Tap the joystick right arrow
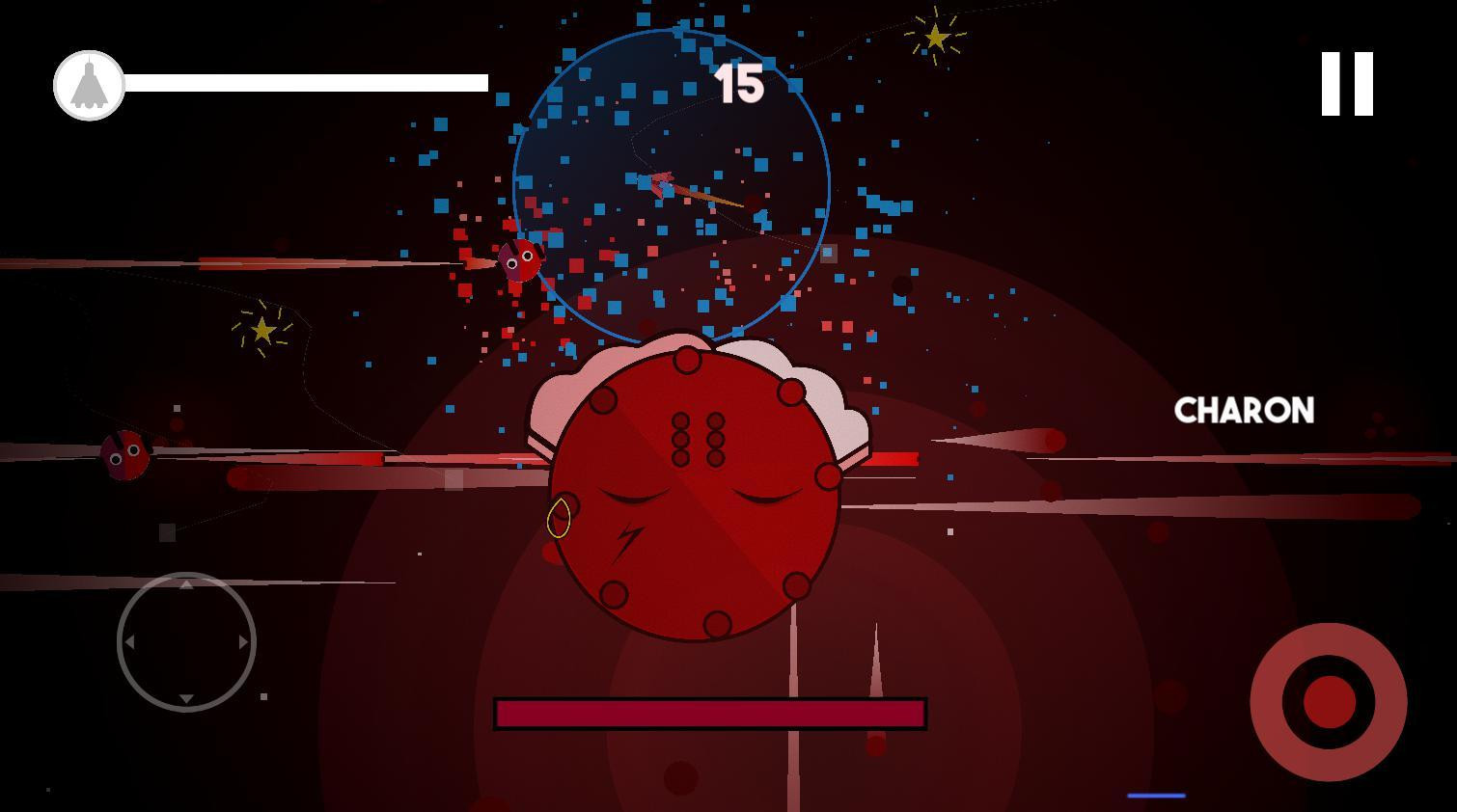 click(241, 642)
